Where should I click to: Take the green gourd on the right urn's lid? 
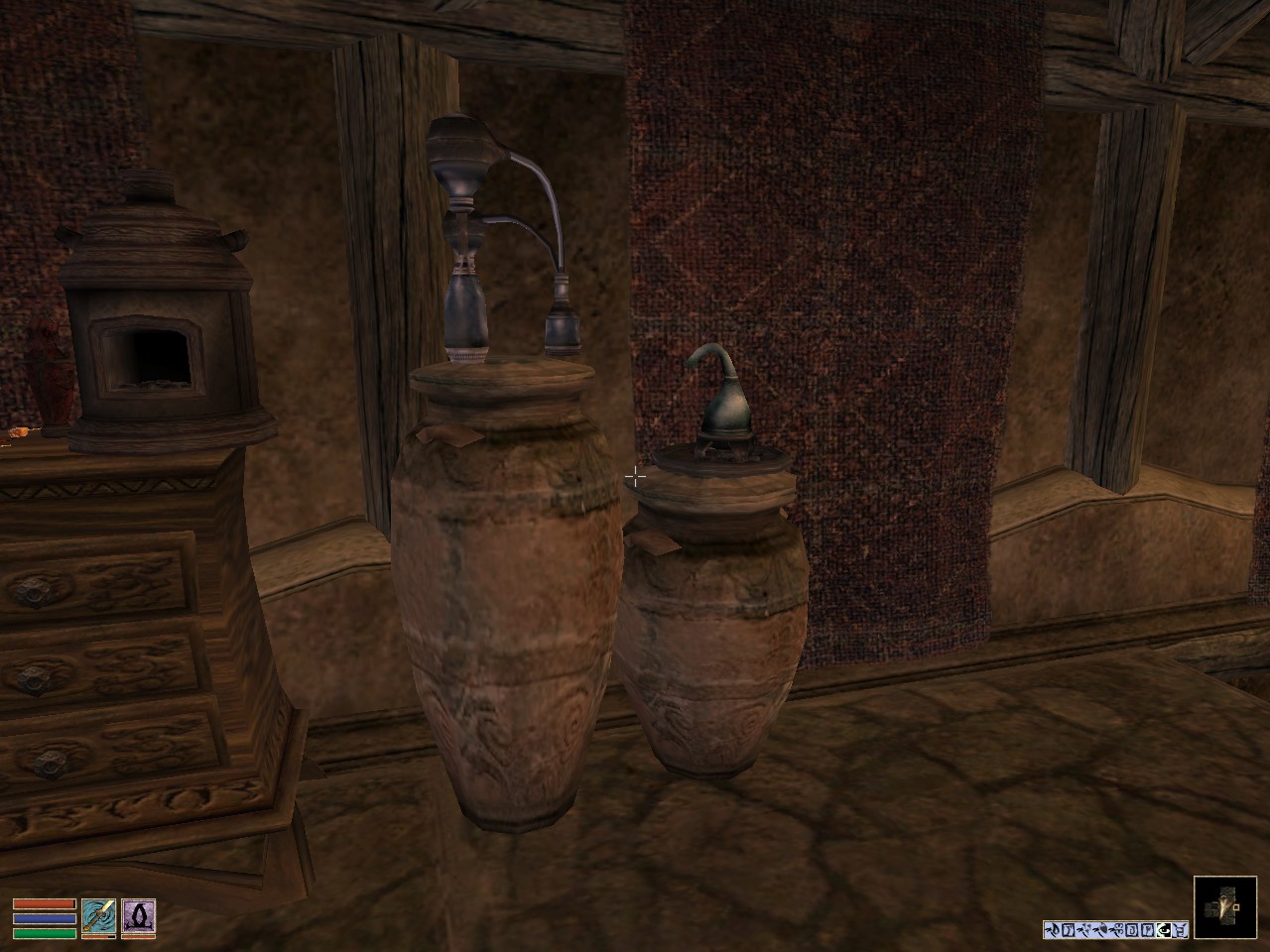click(x=724, y=407)
